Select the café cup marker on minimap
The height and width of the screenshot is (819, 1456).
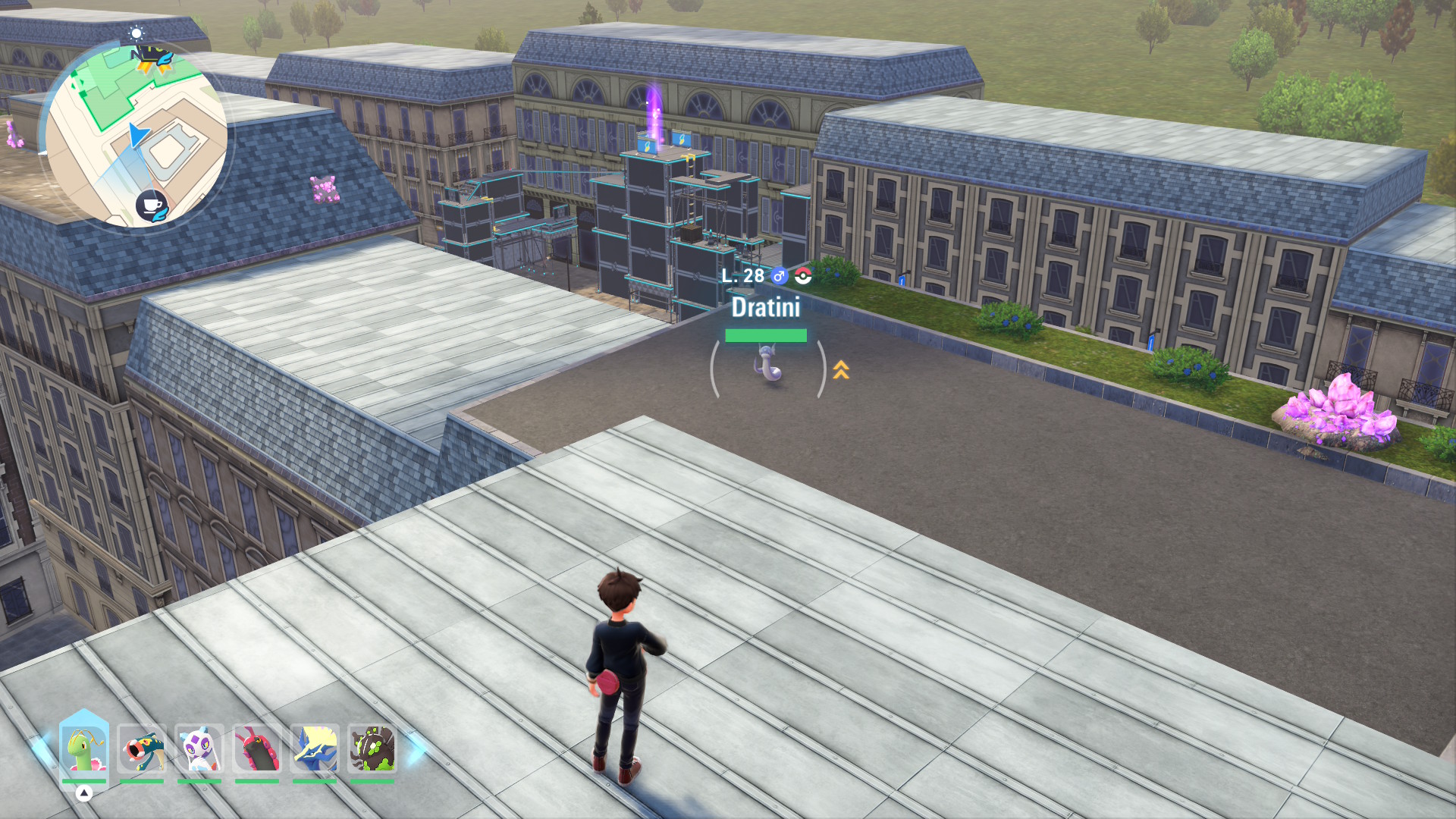pos(152,205)
